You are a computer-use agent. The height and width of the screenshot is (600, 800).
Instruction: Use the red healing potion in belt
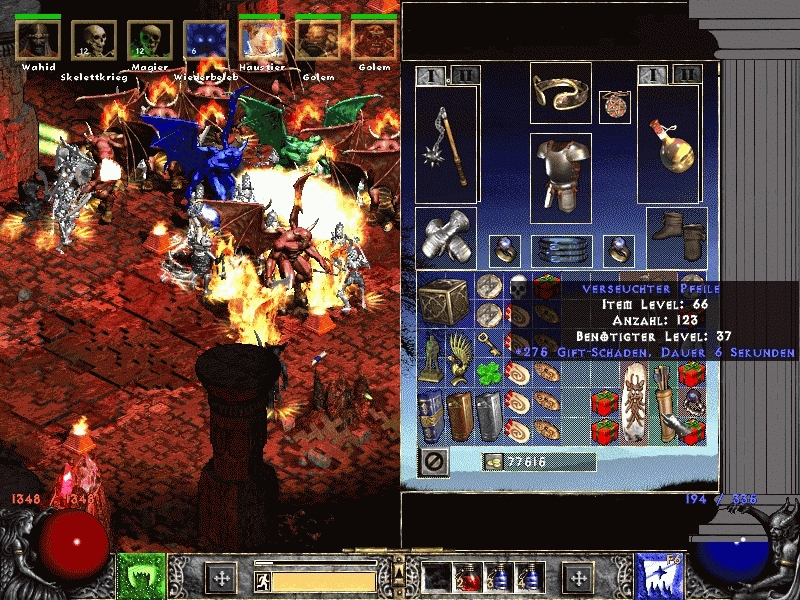[x=466, y=577]
